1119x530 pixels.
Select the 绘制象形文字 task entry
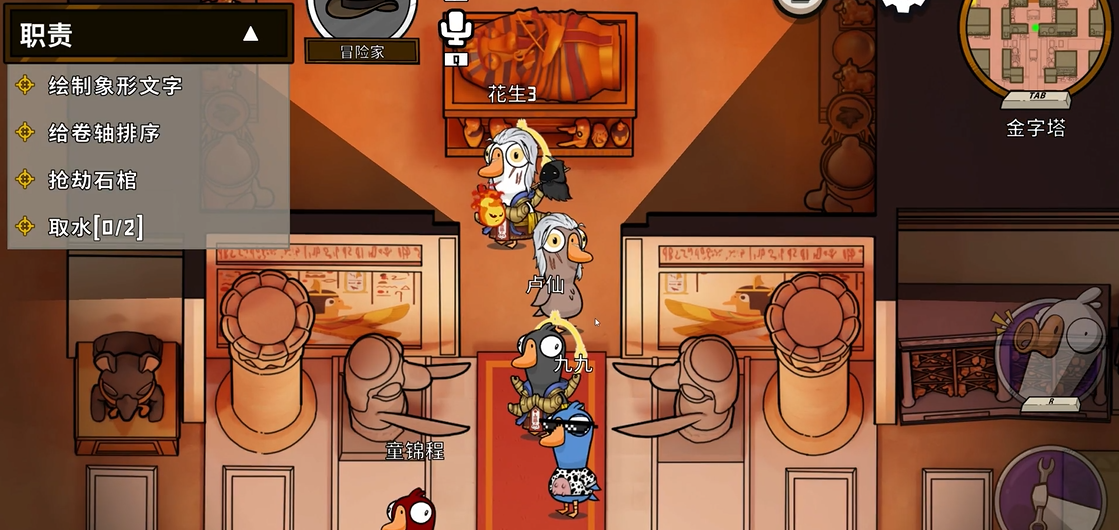pyautogui.click(x=115, y=86)
